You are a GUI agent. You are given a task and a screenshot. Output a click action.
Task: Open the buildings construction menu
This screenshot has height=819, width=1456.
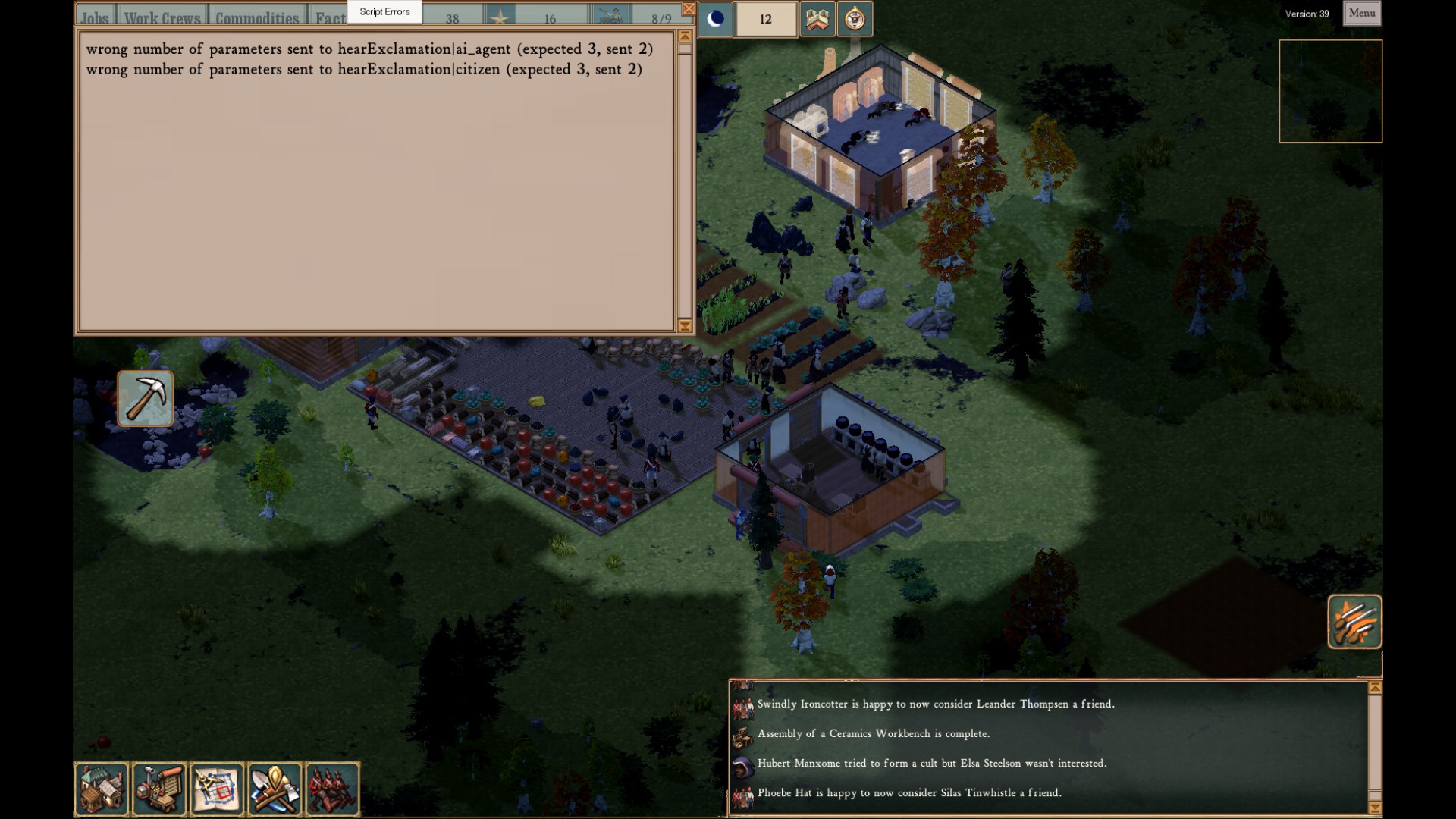tap(102, 789)
